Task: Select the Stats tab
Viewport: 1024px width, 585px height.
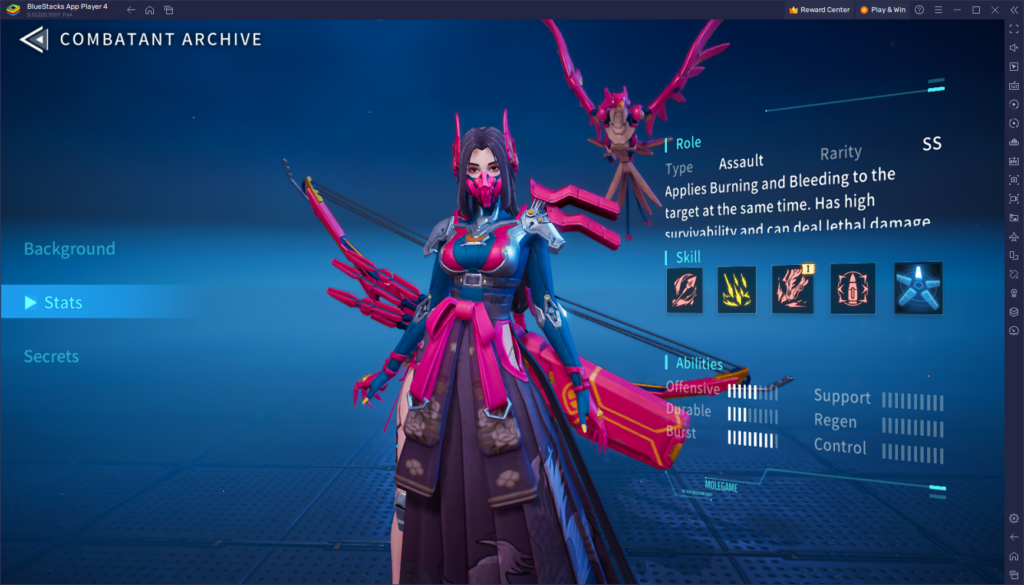Action: click(63, 302)
